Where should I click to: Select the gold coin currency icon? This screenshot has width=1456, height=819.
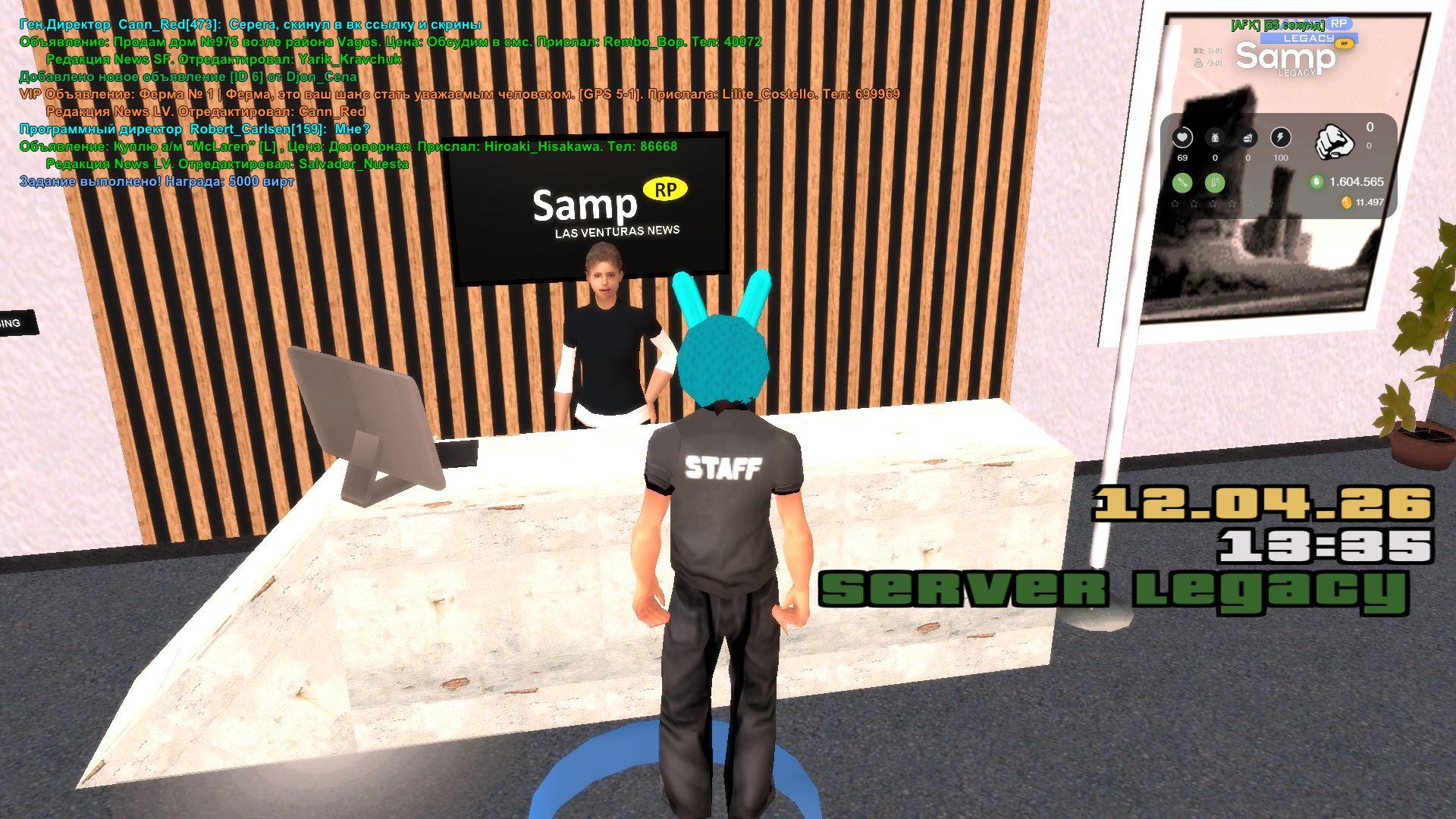coord(1346,202)
